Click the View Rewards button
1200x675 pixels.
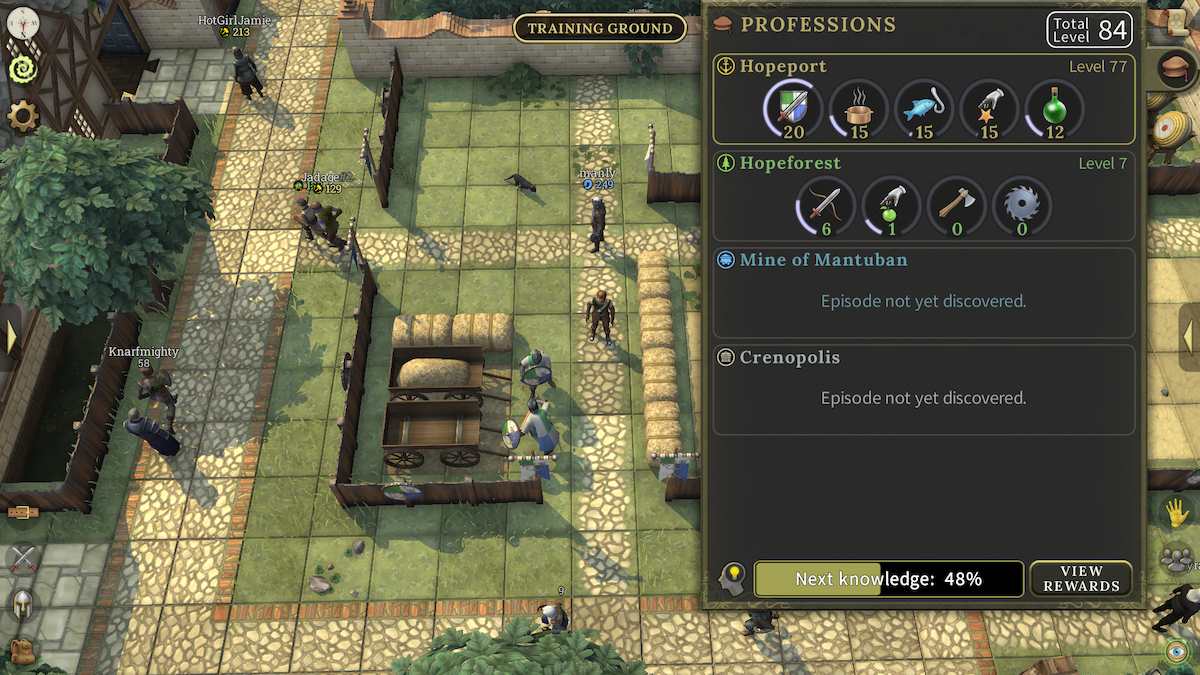1081,578
